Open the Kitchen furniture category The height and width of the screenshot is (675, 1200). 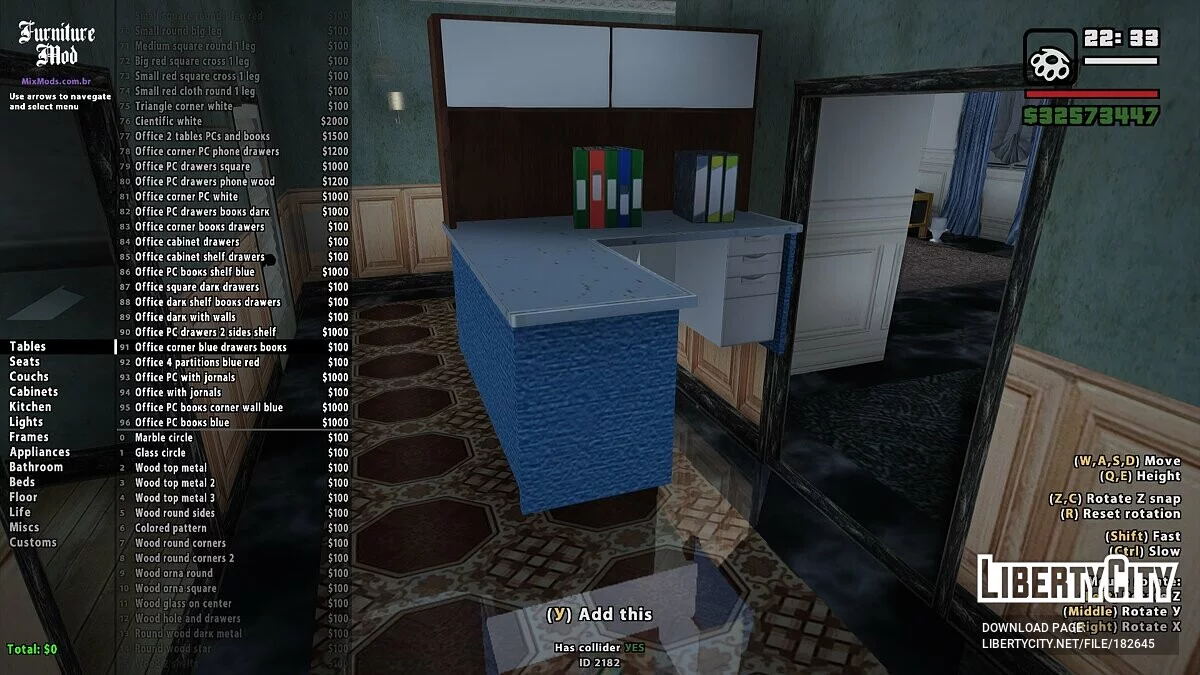coord(31,407)
